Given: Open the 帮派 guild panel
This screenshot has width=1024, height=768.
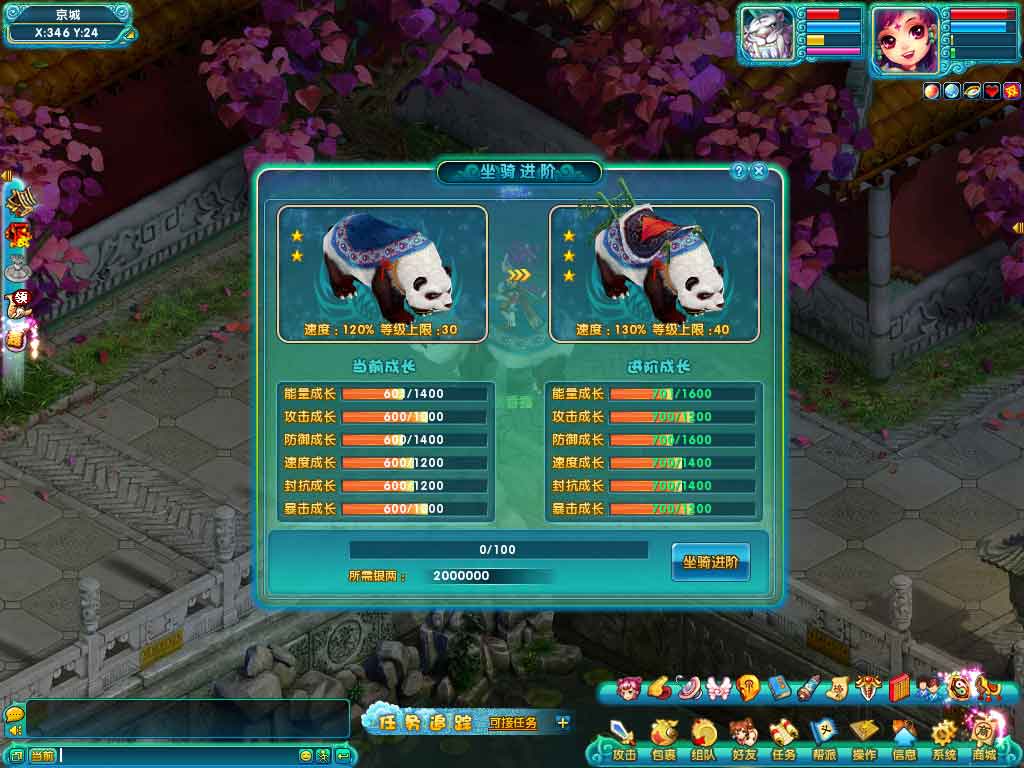Looking at the screenshot, I should (x=823, y=740).
